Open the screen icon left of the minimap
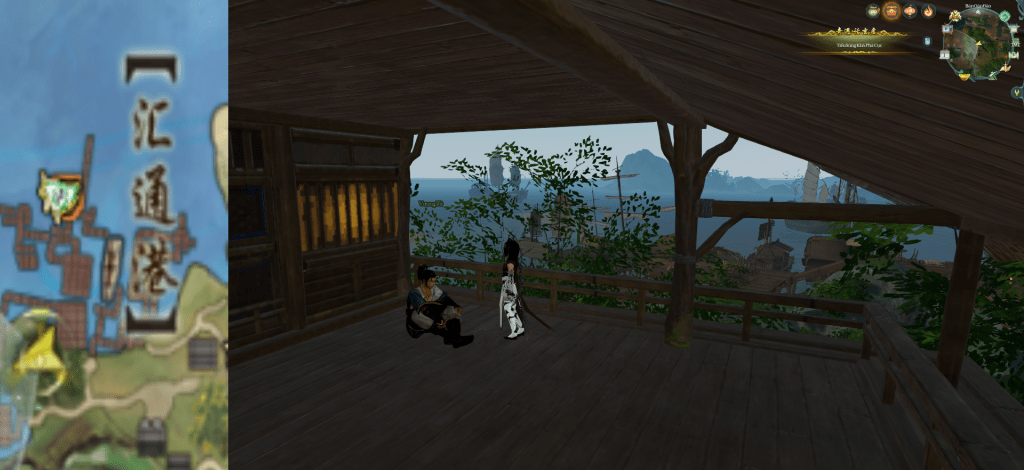Screen dimensions: 1024x470 tap(947, 28)
